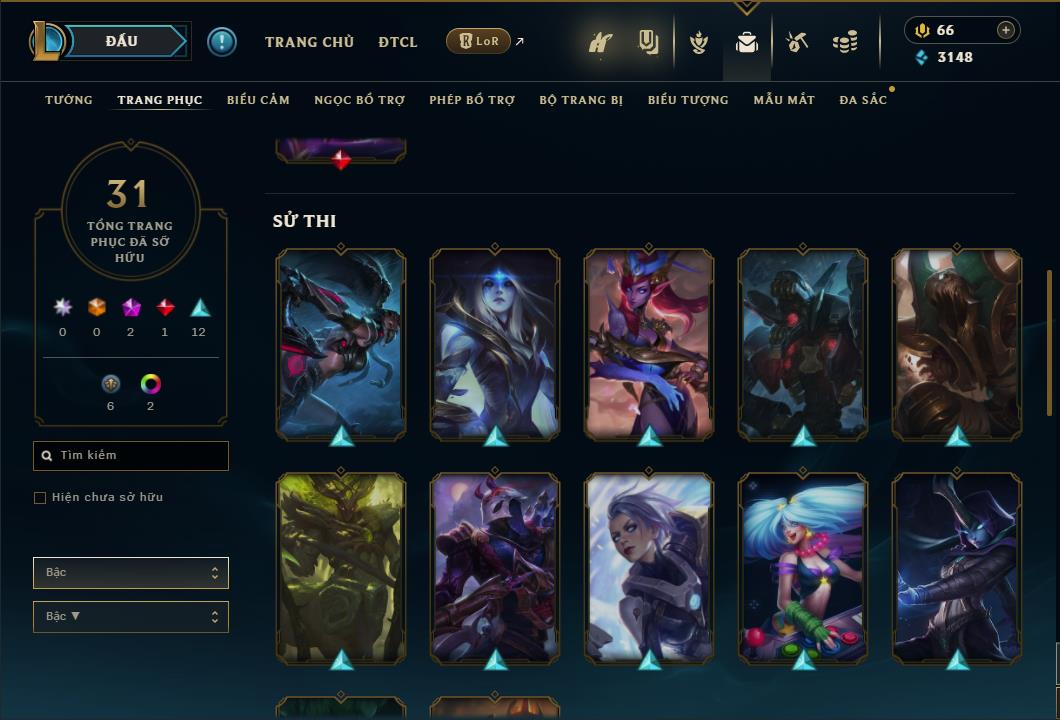Image resolution: width=1060 pixels, height=720 pixels.
Task: Select the blue-haired DJ girl skin card
Action: pos(803,568)
